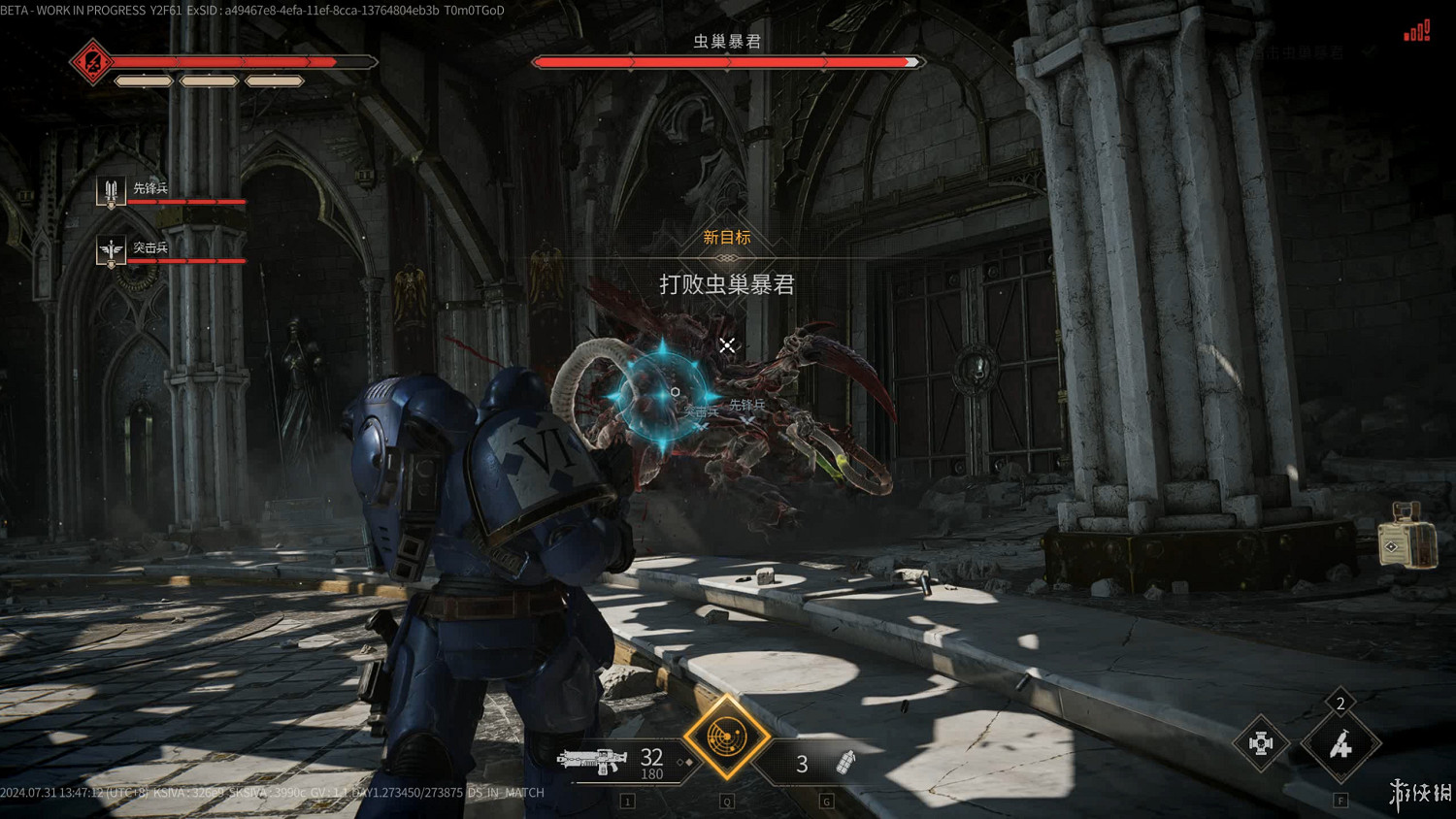Click the red network signal indicator
Image resolution: width=1456 pixels, height=819 pixels.
tap(1416, 31)
